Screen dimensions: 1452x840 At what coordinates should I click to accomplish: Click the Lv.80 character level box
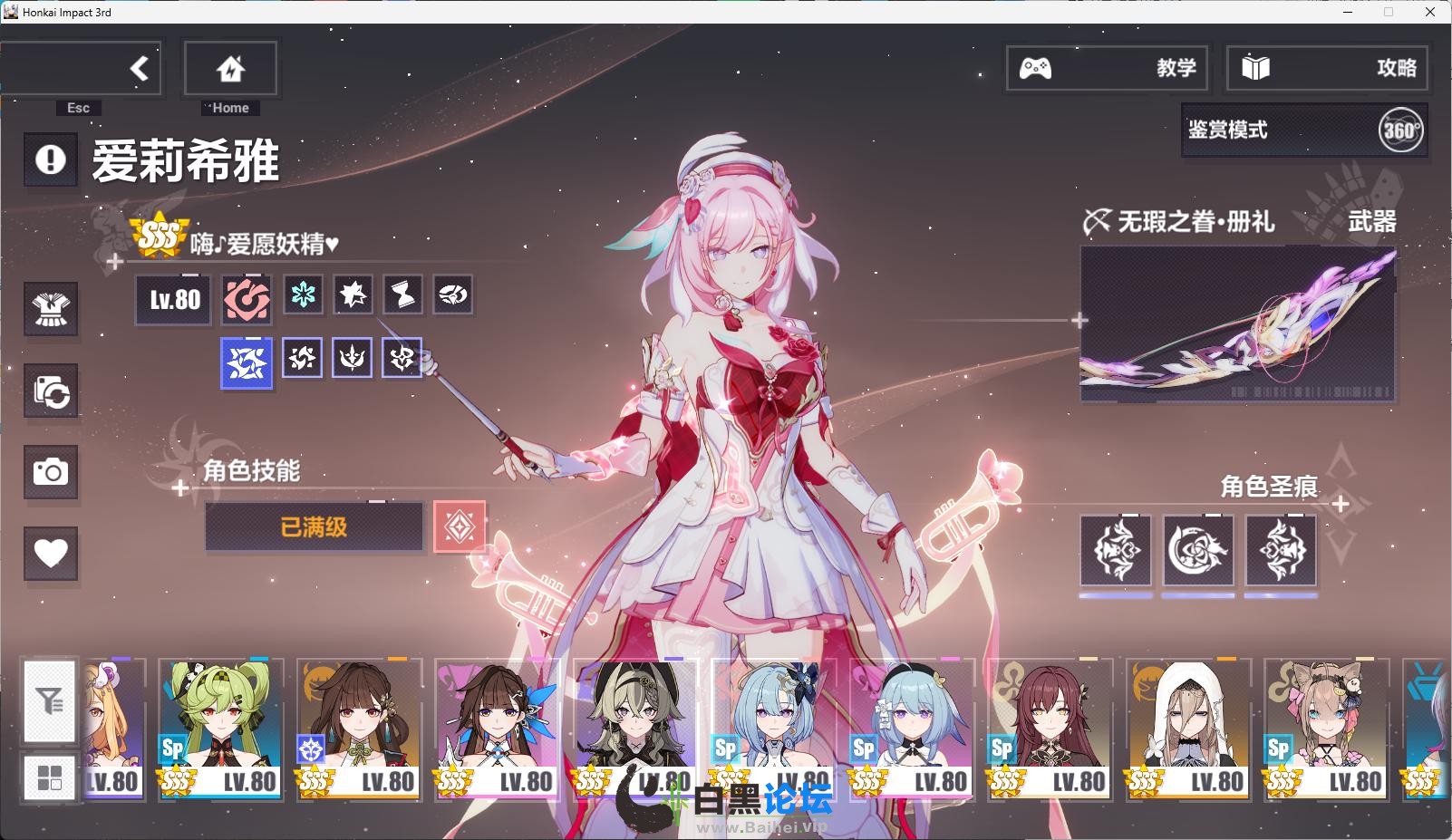(174, 300)
